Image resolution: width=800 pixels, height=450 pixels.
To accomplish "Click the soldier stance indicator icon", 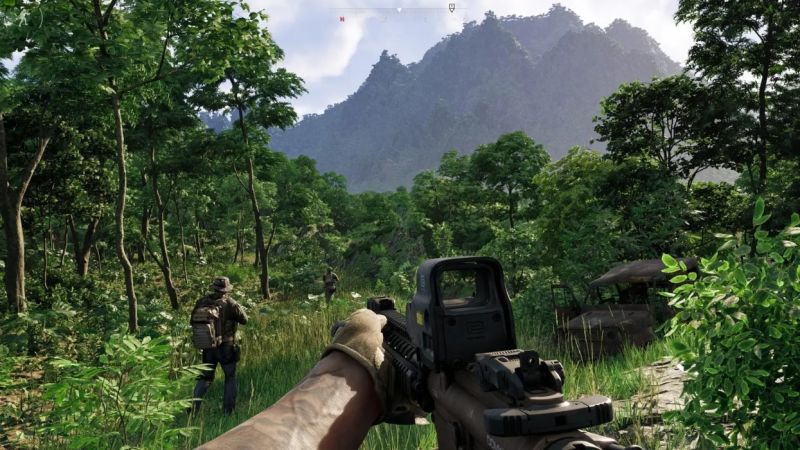I will pos(22,16).
